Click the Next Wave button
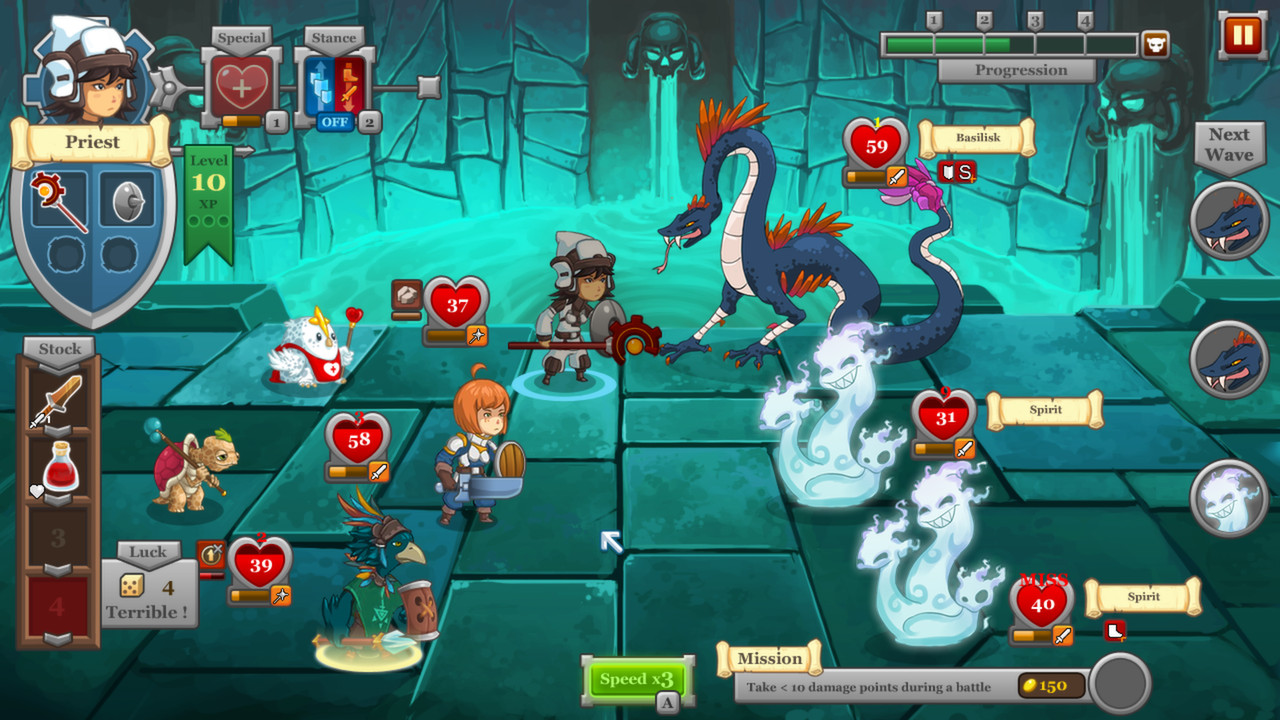This screenshot has height=720, width=1280. pos(1228,145)
